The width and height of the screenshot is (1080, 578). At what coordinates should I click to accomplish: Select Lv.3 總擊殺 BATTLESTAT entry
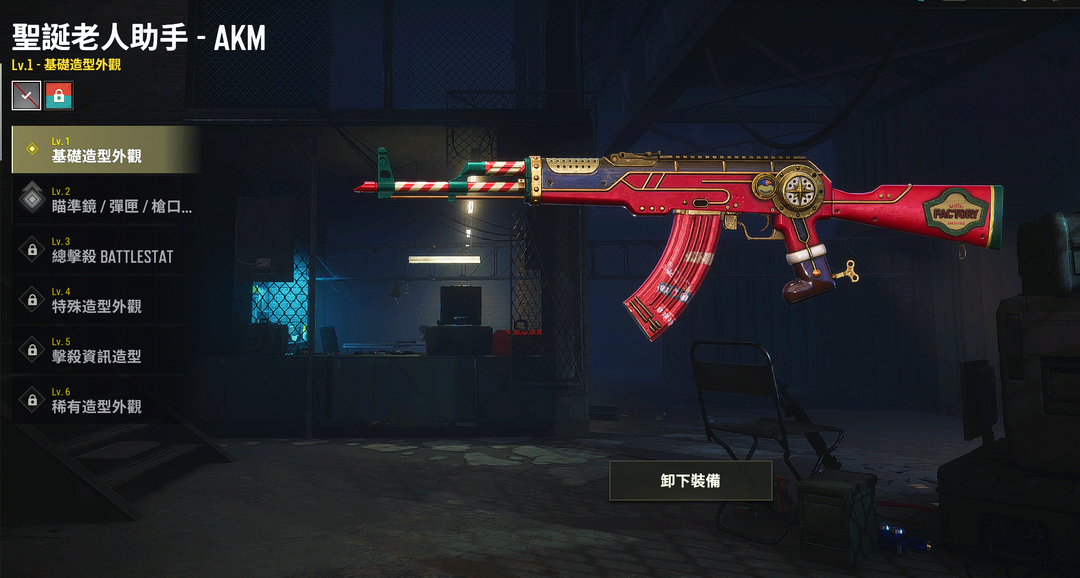105,250
